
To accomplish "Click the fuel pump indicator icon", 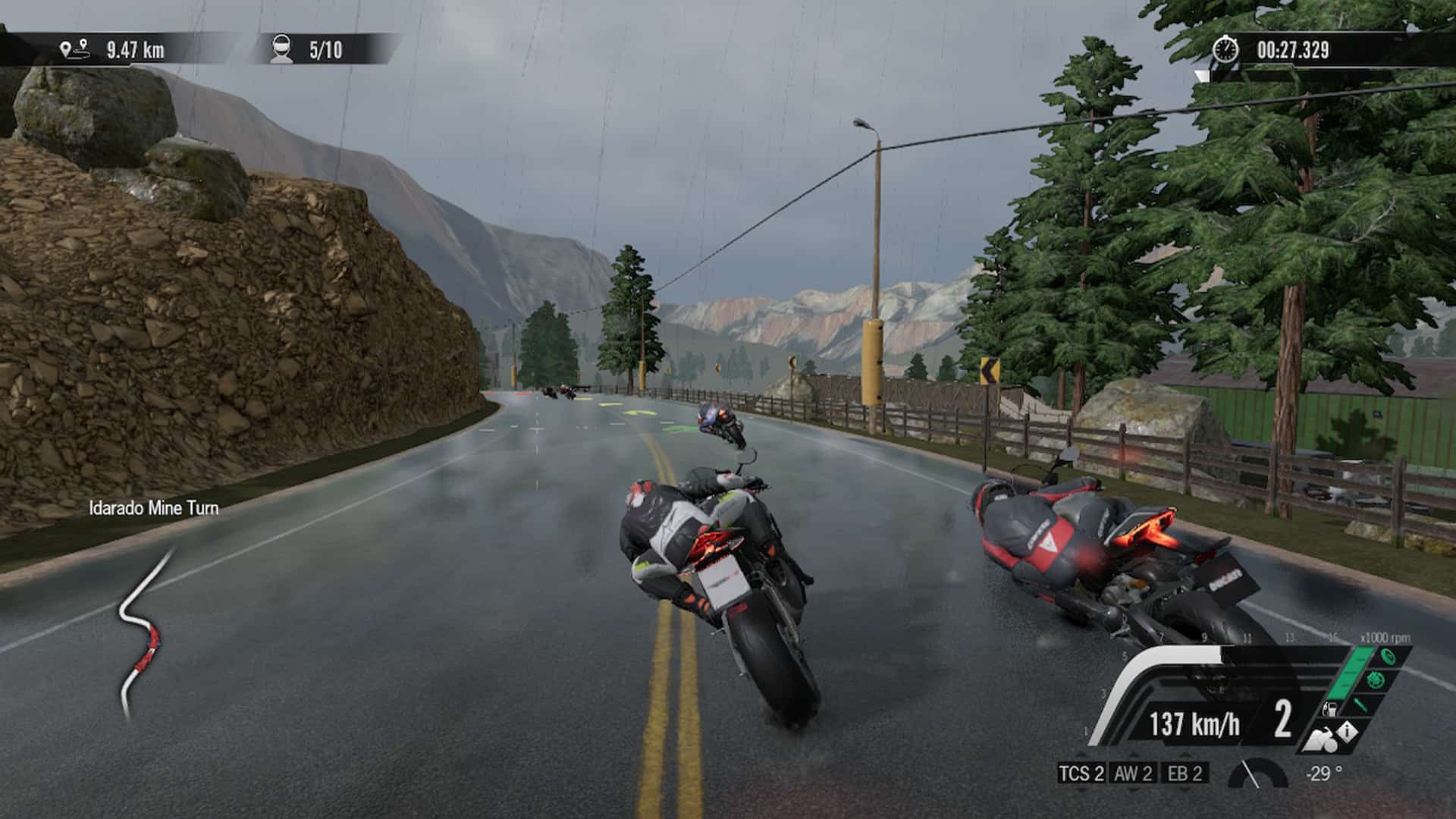I will (x=1330, y=709).
